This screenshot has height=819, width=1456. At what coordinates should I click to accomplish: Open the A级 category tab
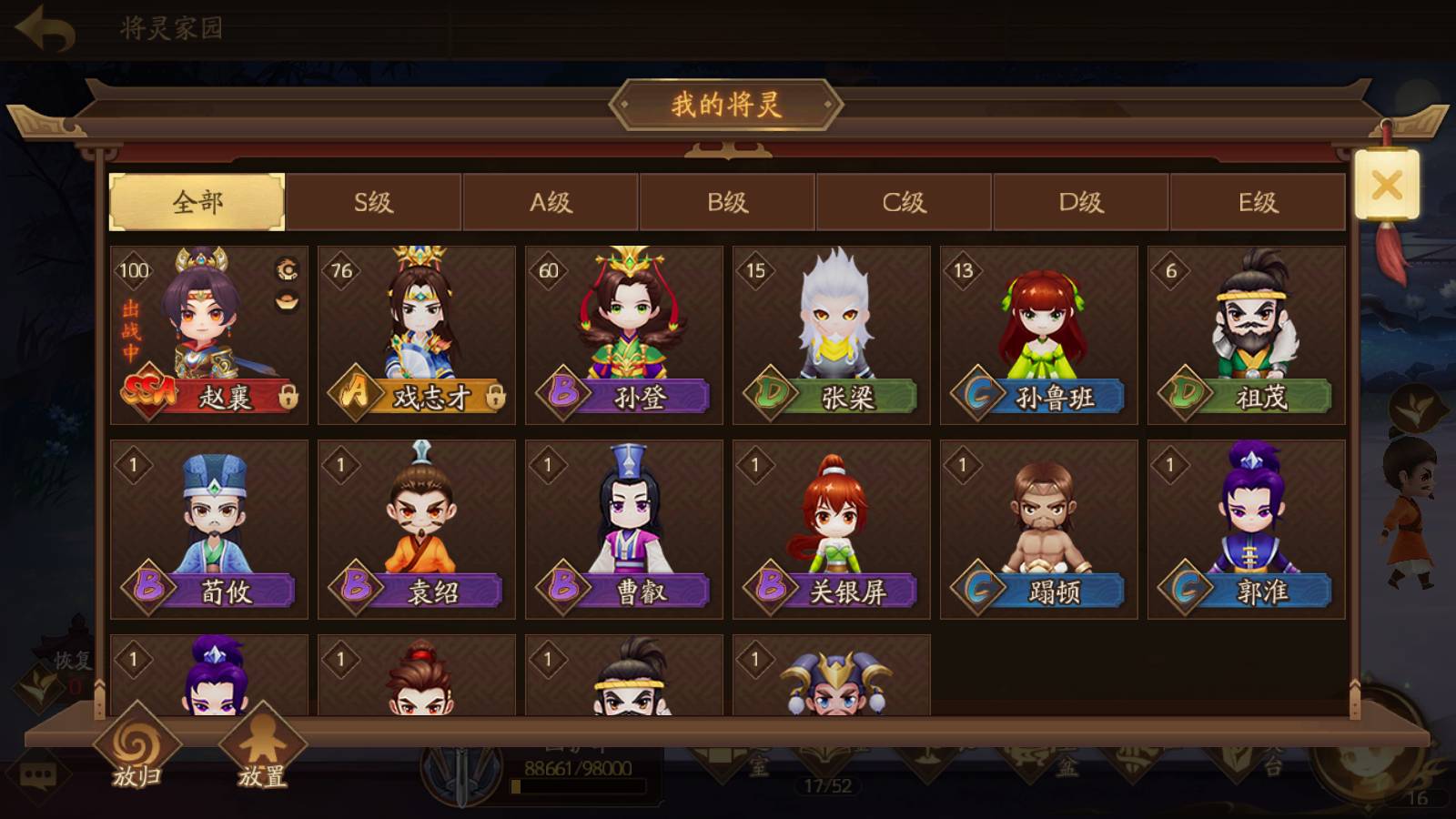pyautogui.click(x=551, y=202)
